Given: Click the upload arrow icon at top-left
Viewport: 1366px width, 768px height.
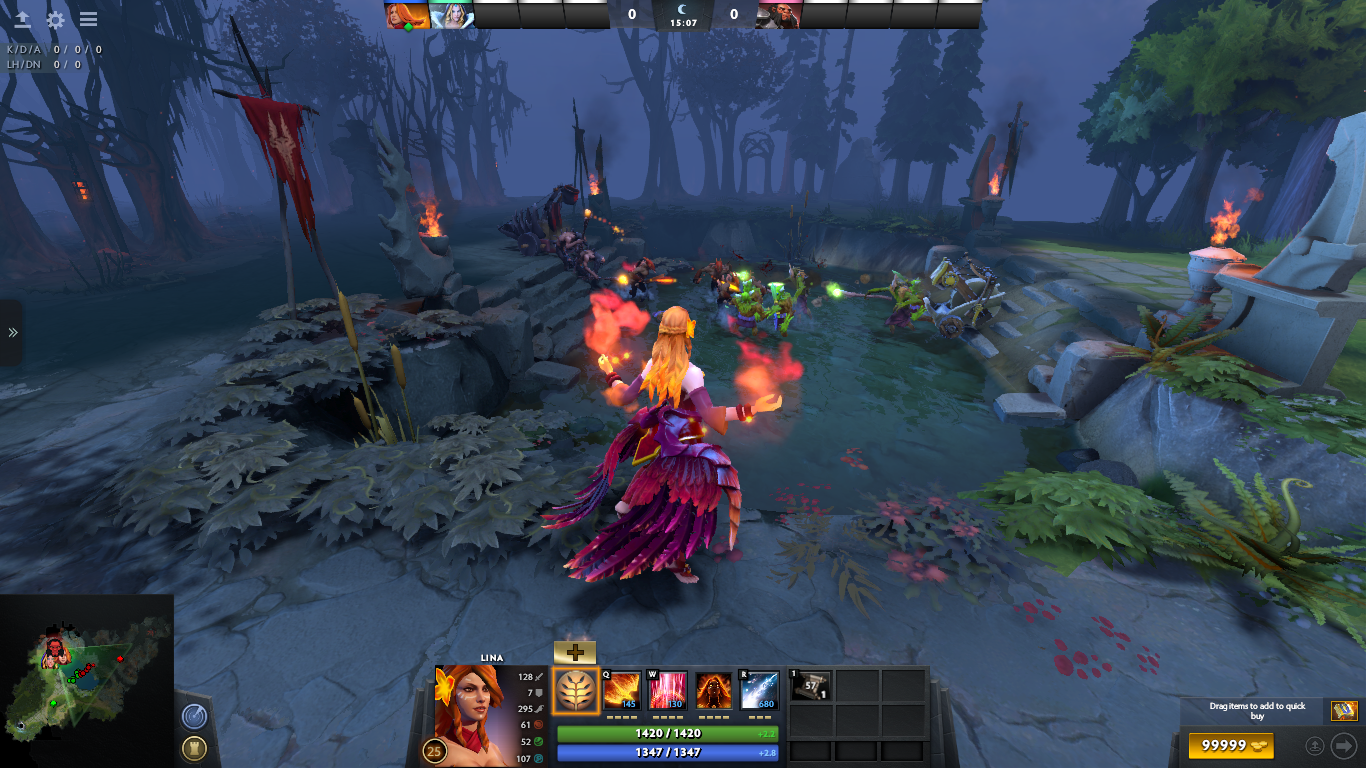Looking at the screenshot, I should click(22, 20).
